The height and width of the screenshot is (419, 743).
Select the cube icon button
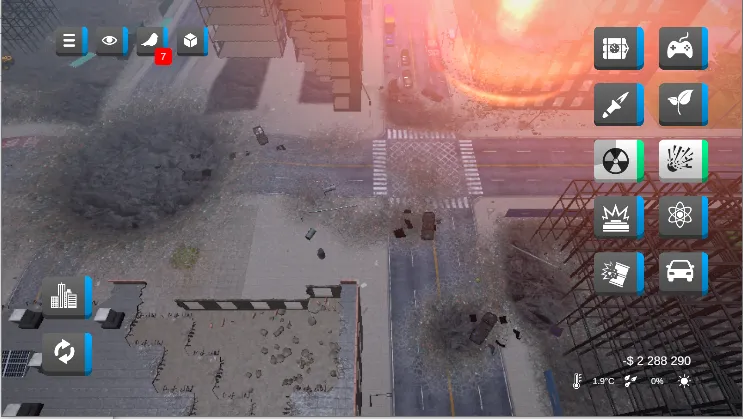click(x=190, y=42)
